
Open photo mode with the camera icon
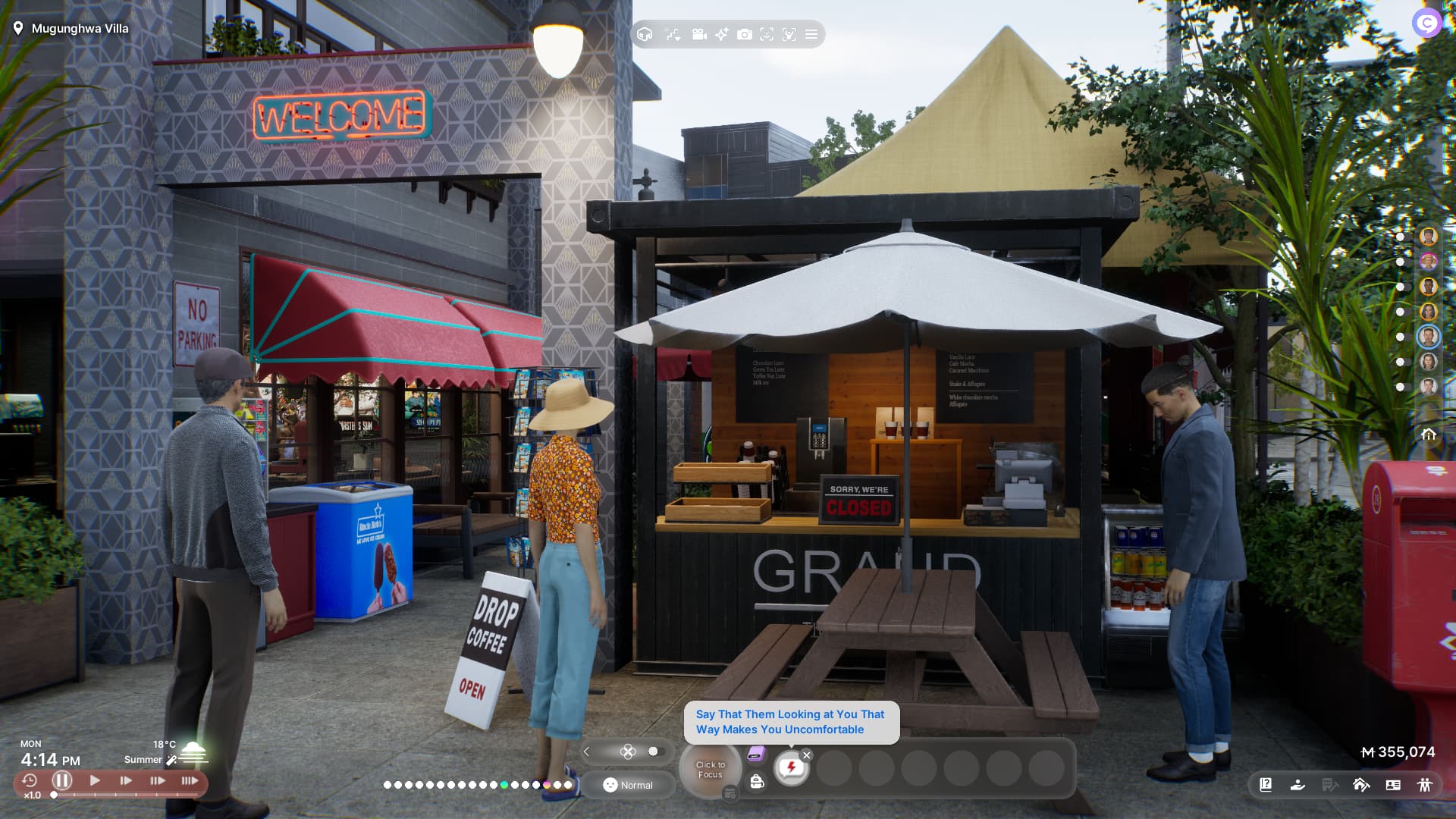point(745,34)
